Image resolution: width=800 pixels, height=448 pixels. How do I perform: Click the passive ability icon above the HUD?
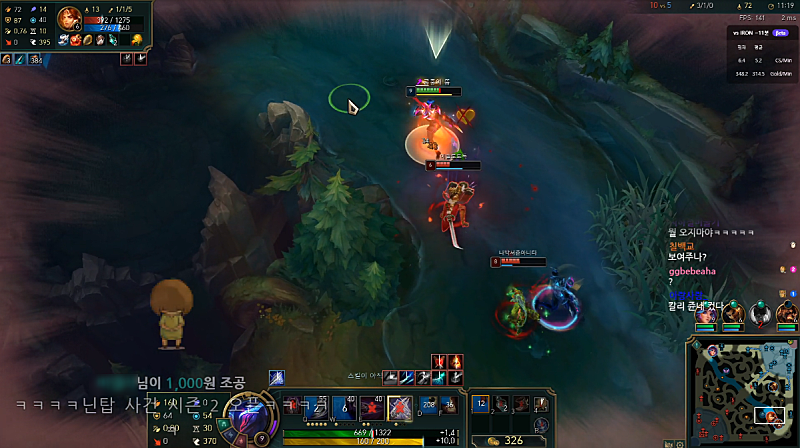(276, 377)
